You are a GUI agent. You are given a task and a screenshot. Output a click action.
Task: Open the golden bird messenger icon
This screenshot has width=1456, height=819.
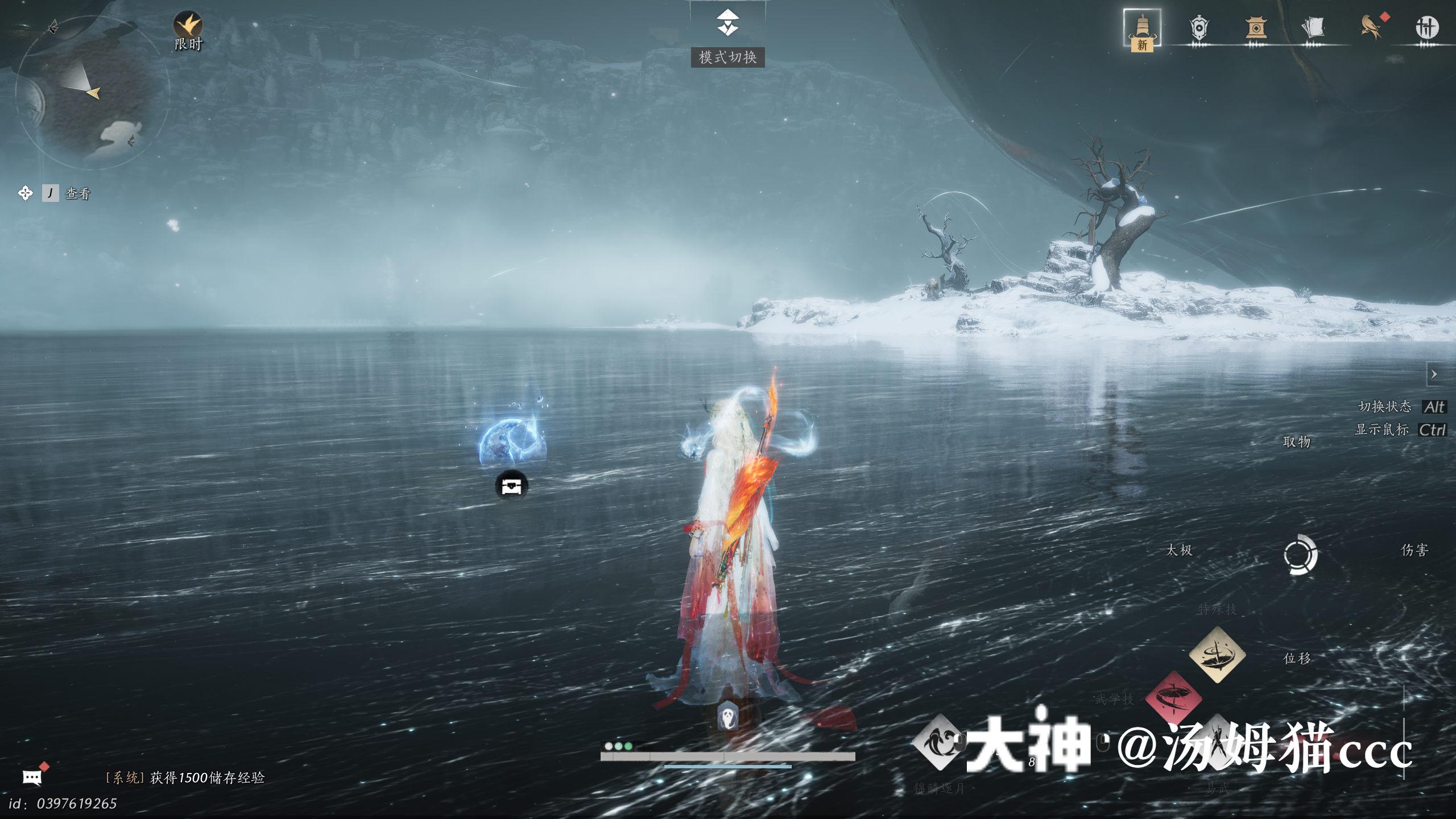(x=1371, y=27)
